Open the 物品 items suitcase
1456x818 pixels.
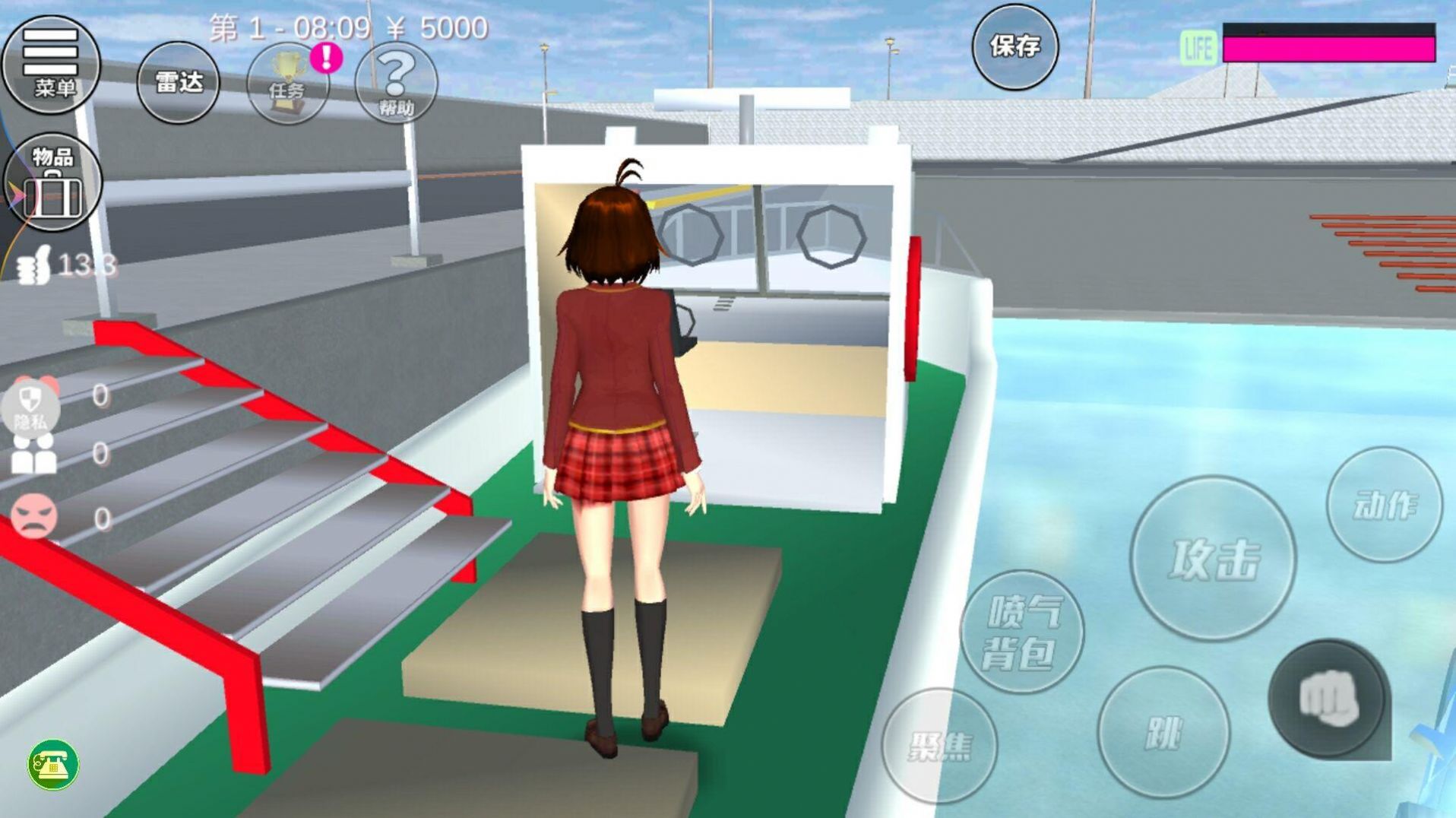click(52, 182)
